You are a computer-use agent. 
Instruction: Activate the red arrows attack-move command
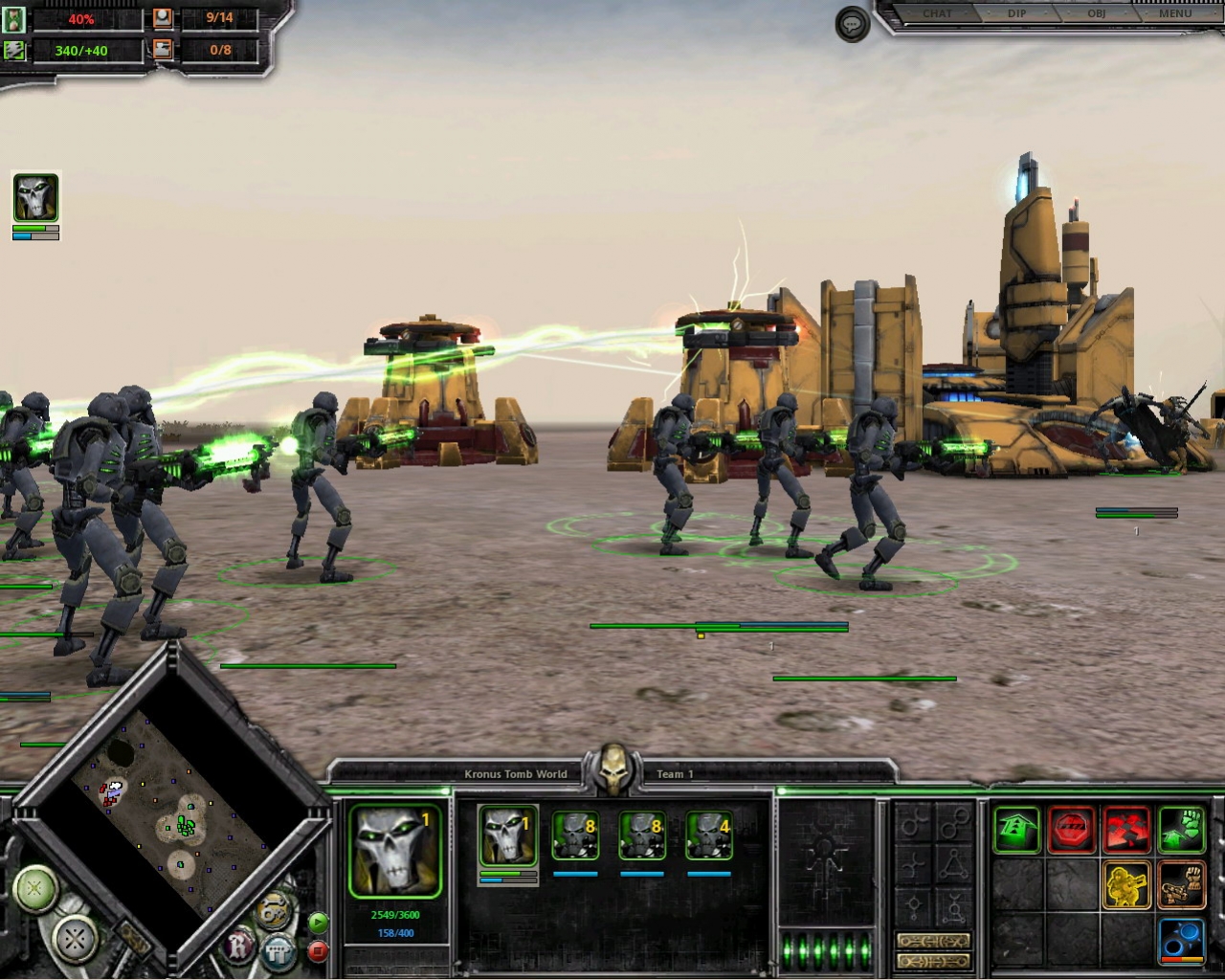(x=1126, y=829)
